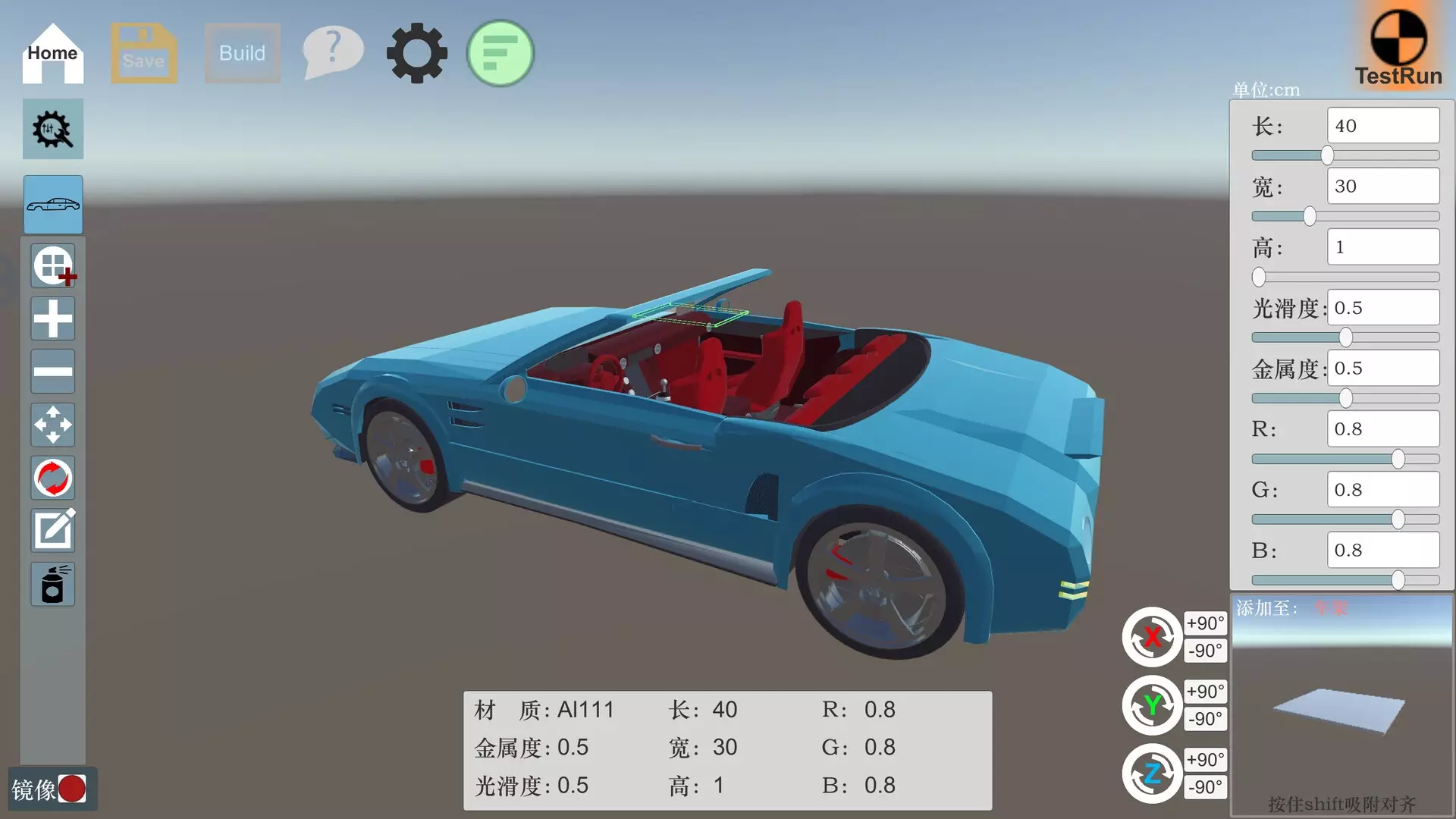Image resolution: width=1456 pixels, height=819 pixels.
Task: Click the Save button in top toolbar
Action: click(x=143, y=53)
